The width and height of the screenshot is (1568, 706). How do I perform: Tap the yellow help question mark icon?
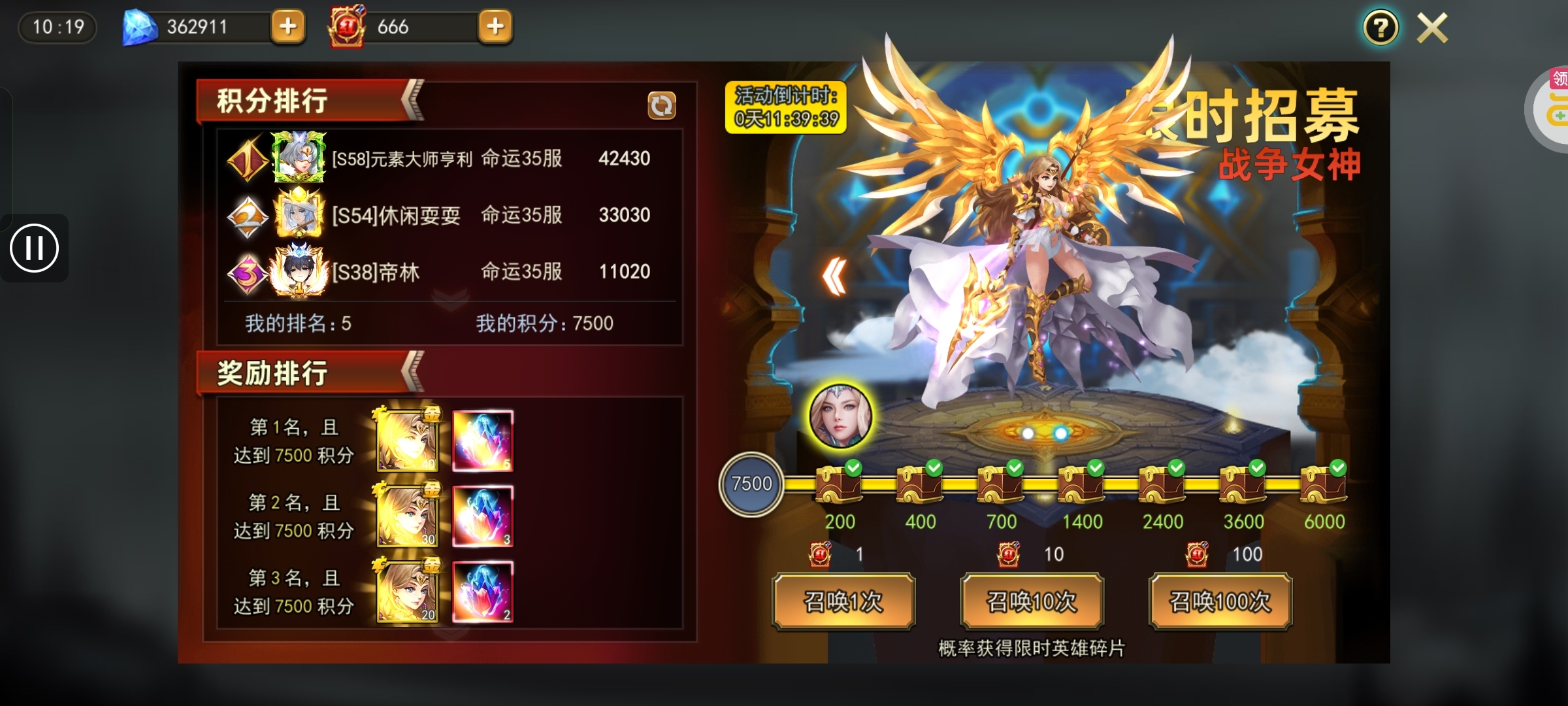1380,27
